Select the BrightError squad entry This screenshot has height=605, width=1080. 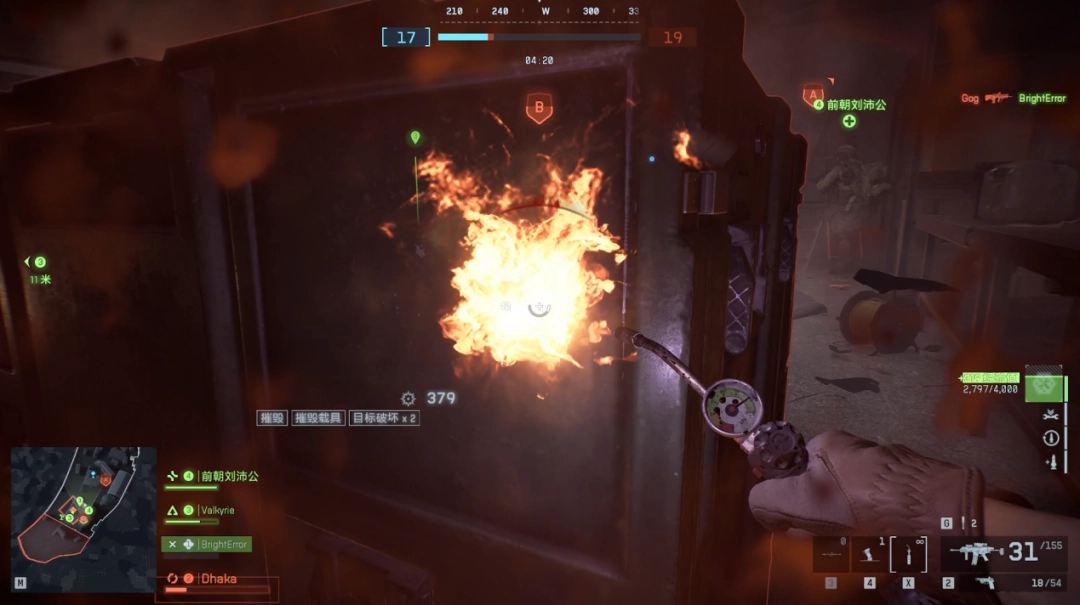pos(207,544)
